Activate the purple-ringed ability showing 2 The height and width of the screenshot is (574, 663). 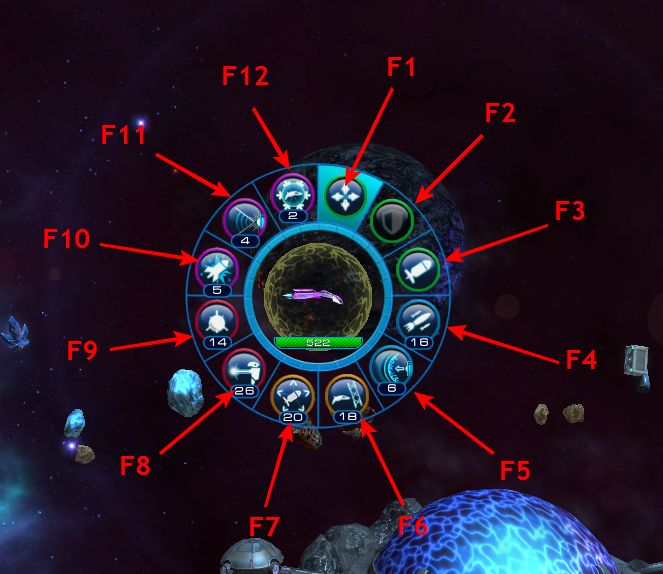(x=291, y=192)
